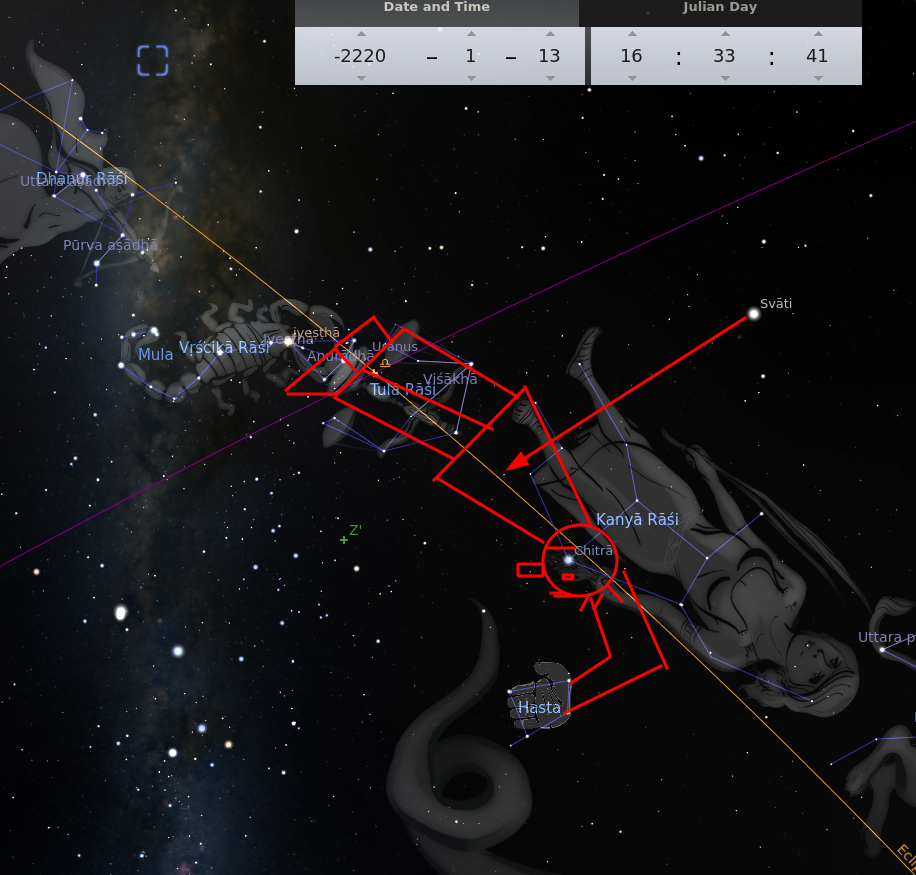
Task: Switch to the Julian Day tab
Action: [720, 8]
